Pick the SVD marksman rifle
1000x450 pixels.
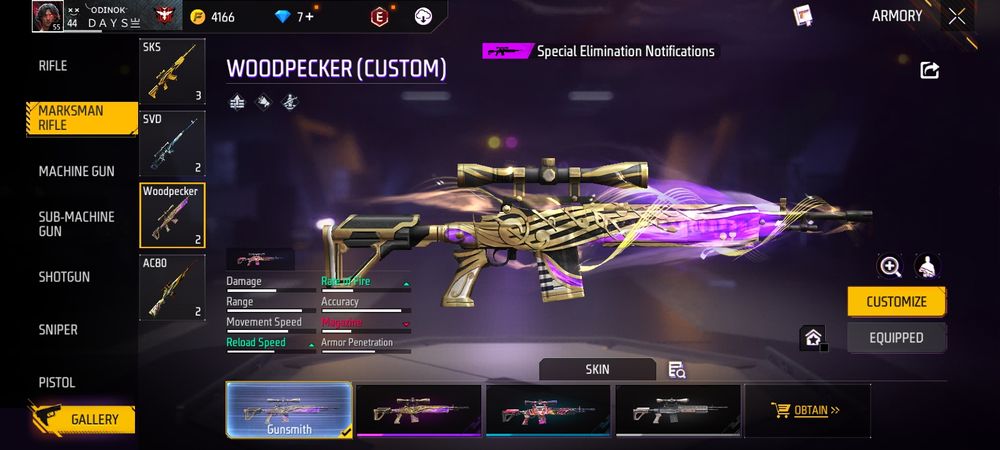pos(172,143)
